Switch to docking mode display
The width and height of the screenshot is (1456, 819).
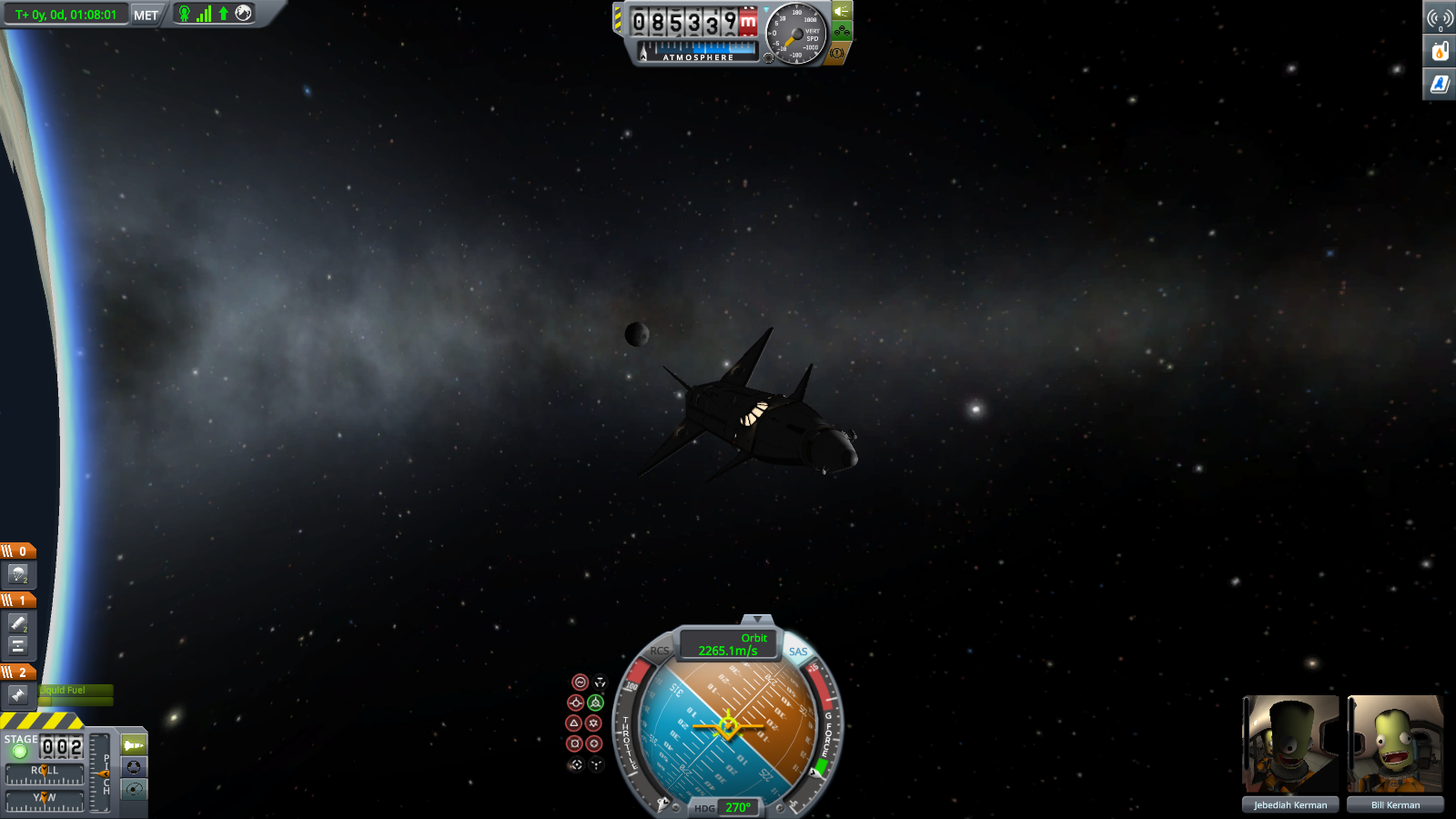tap(134, 767)
